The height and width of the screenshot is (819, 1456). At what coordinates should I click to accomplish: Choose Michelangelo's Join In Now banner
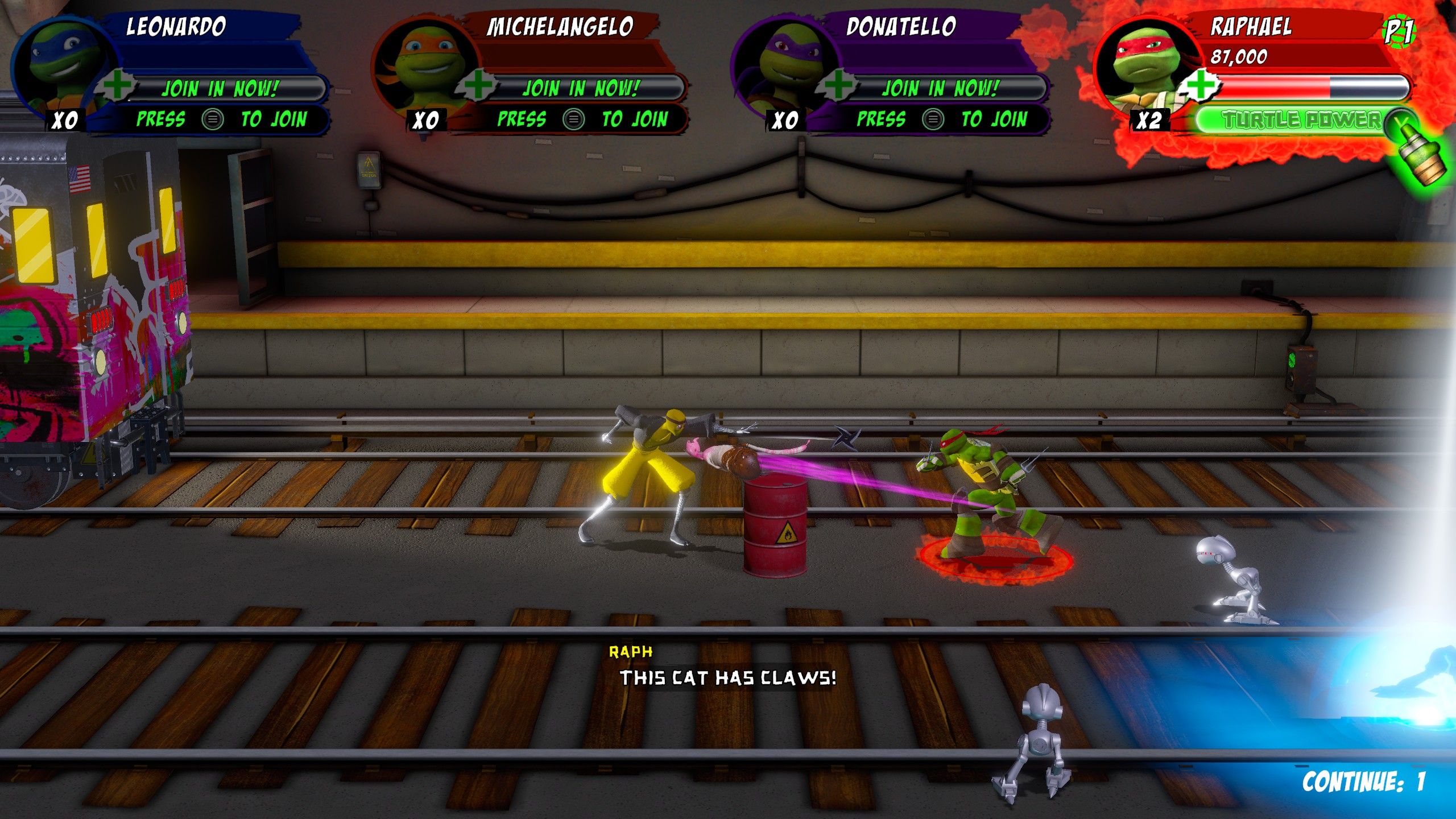coord(581,89)
